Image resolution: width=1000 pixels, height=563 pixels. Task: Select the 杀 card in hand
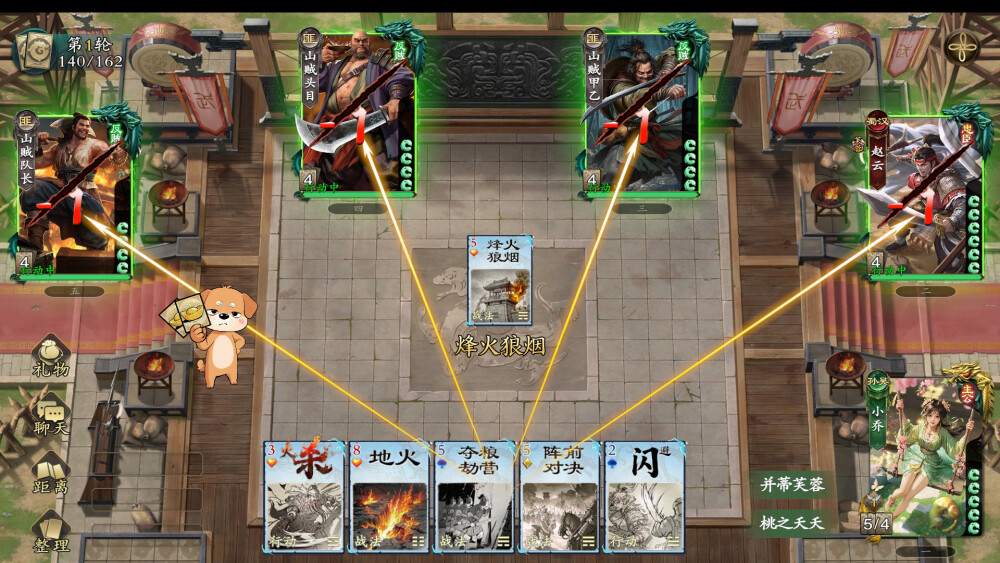[x=305, y=496]
